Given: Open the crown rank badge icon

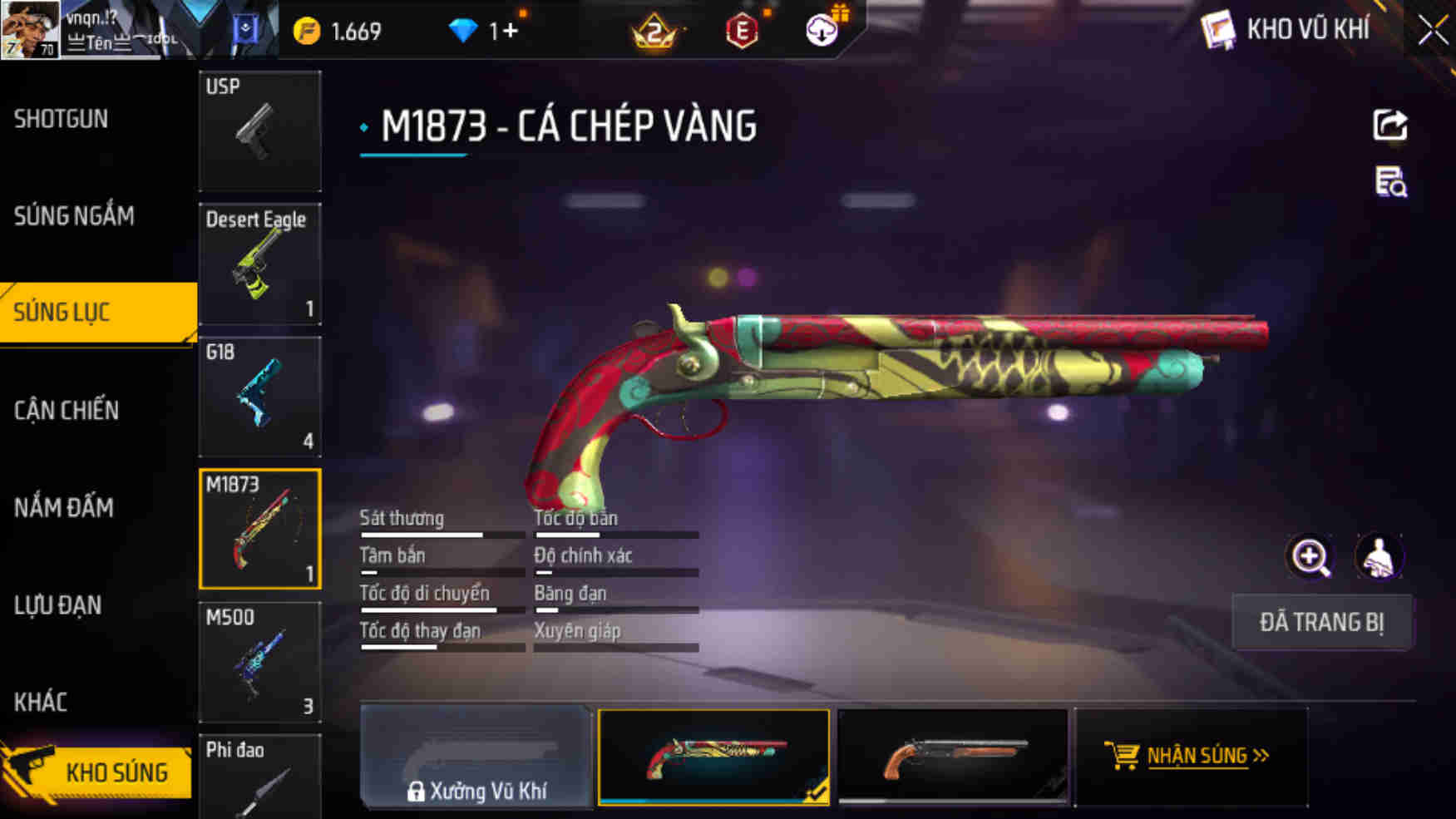Looking at the screenshot, I should 654,32.
